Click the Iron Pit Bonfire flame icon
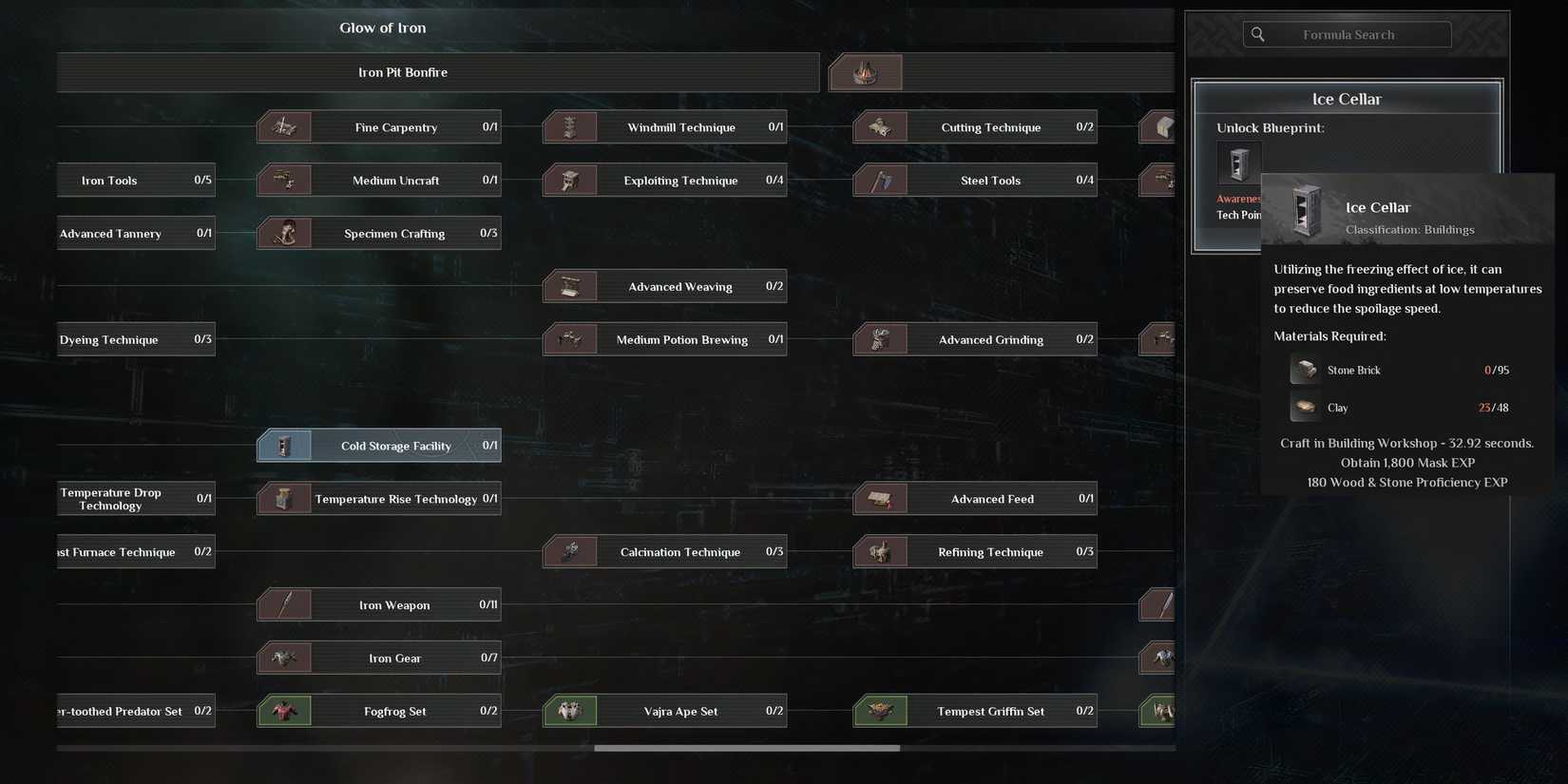Image resolution: width=1568 pixels, height=784 pixels. (x=865, y=71)
